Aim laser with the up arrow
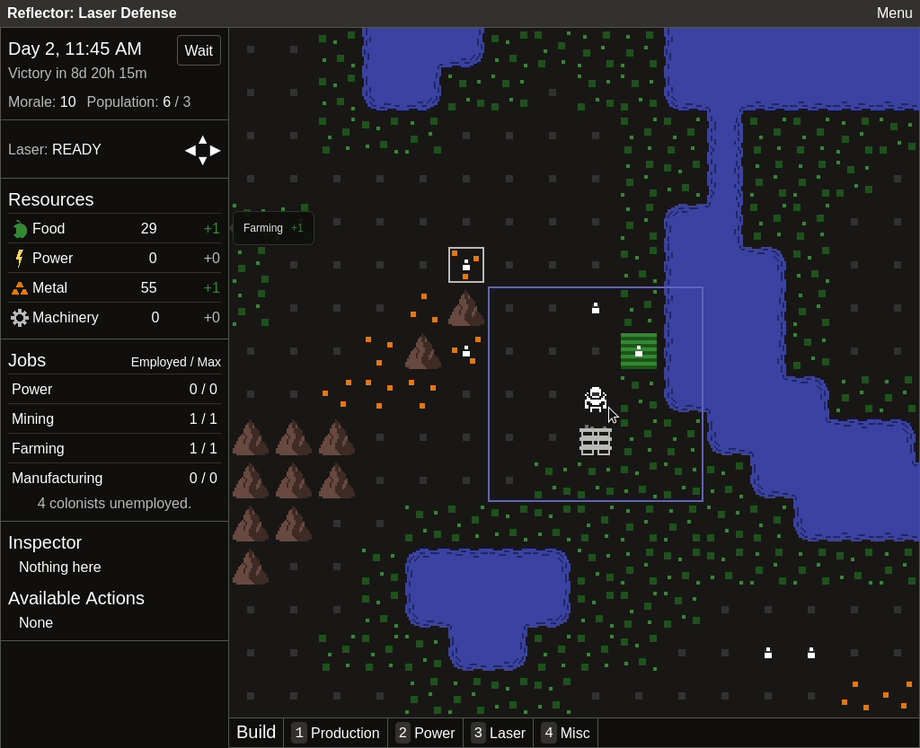 click(203, 140)
